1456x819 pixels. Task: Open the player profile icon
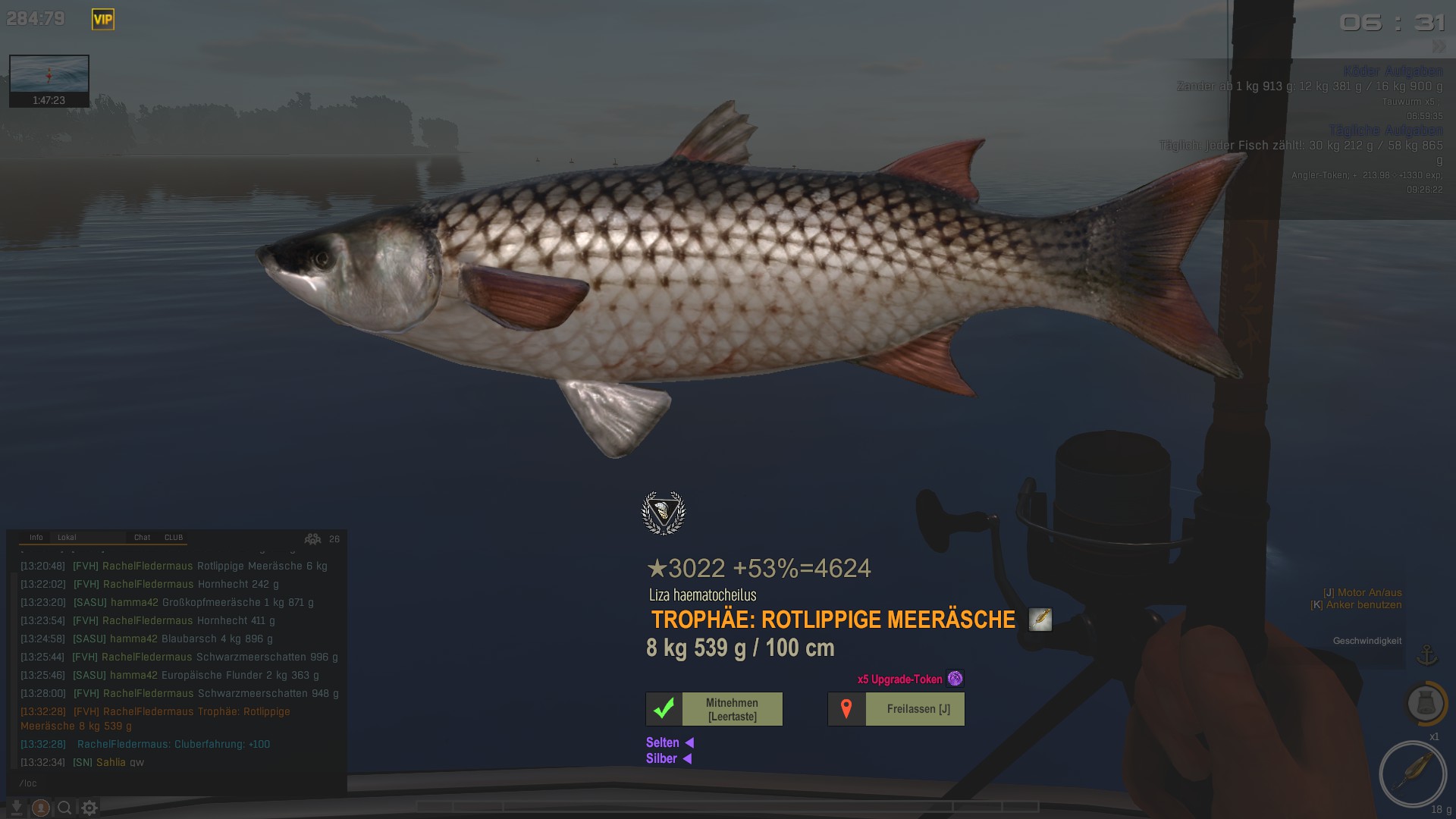coord(41,808)
